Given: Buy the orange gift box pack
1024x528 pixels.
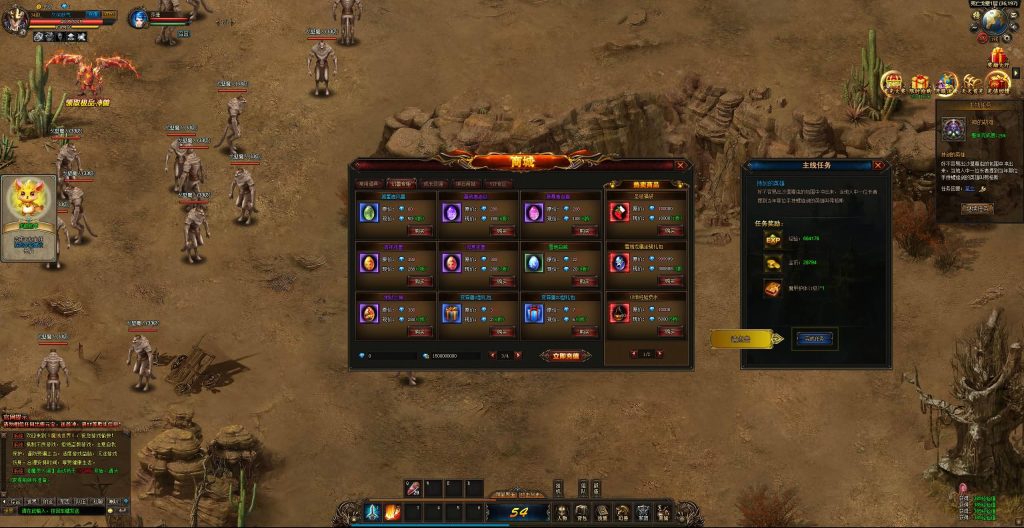Looking at the screenshot, I should pos(503,331).
